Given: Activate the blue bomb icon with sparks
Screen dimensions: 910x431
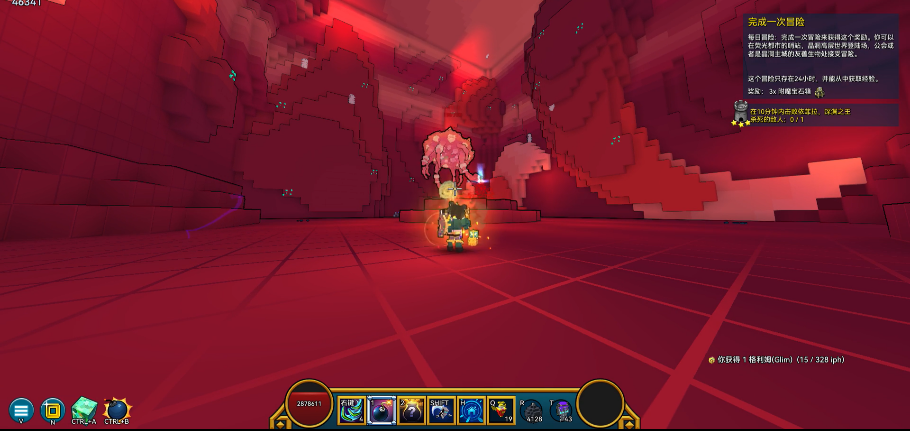Looking at the screenshot, I should 116,408.
